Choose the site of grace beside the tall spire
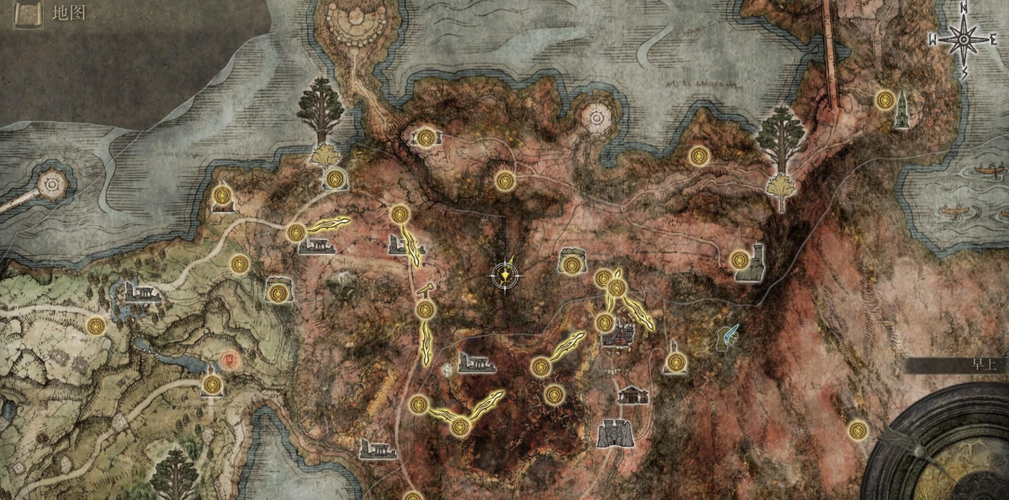 884,100
